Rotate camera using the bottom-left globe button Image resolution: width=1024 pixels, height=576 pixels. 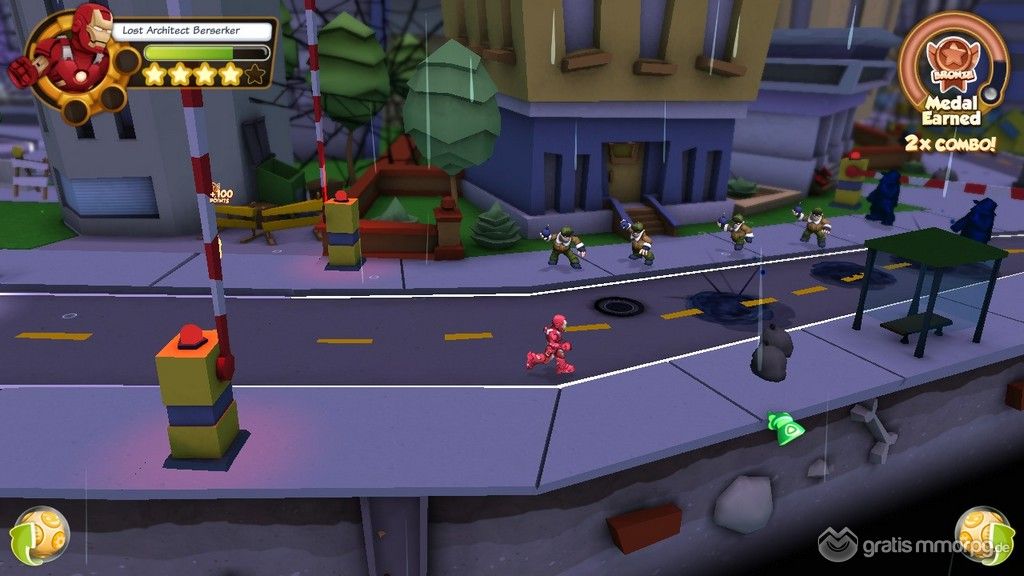(x=40, y=536)
